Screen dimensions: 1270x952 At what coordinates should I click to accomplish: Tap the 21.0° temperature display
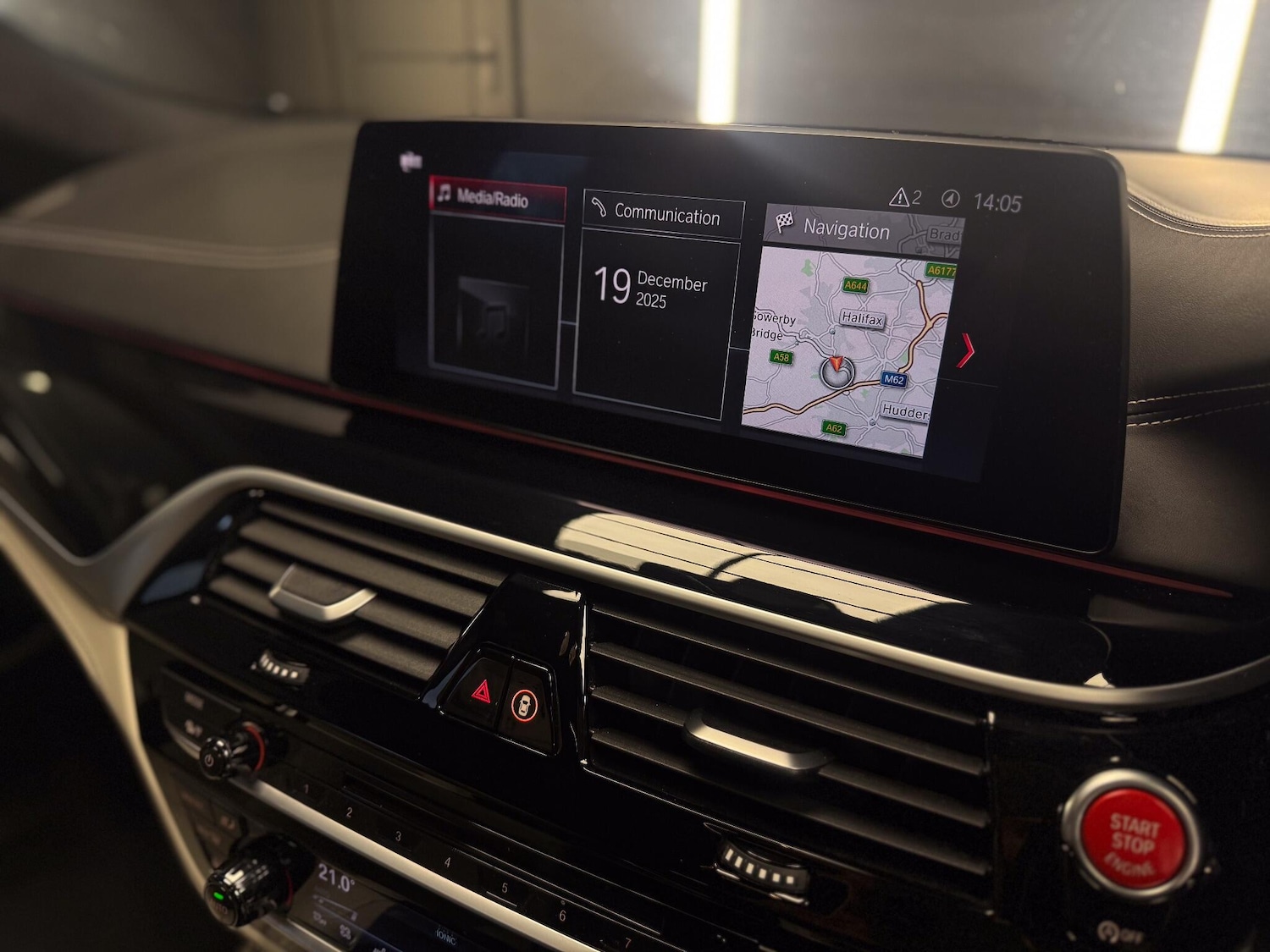(x=337, y=878)
